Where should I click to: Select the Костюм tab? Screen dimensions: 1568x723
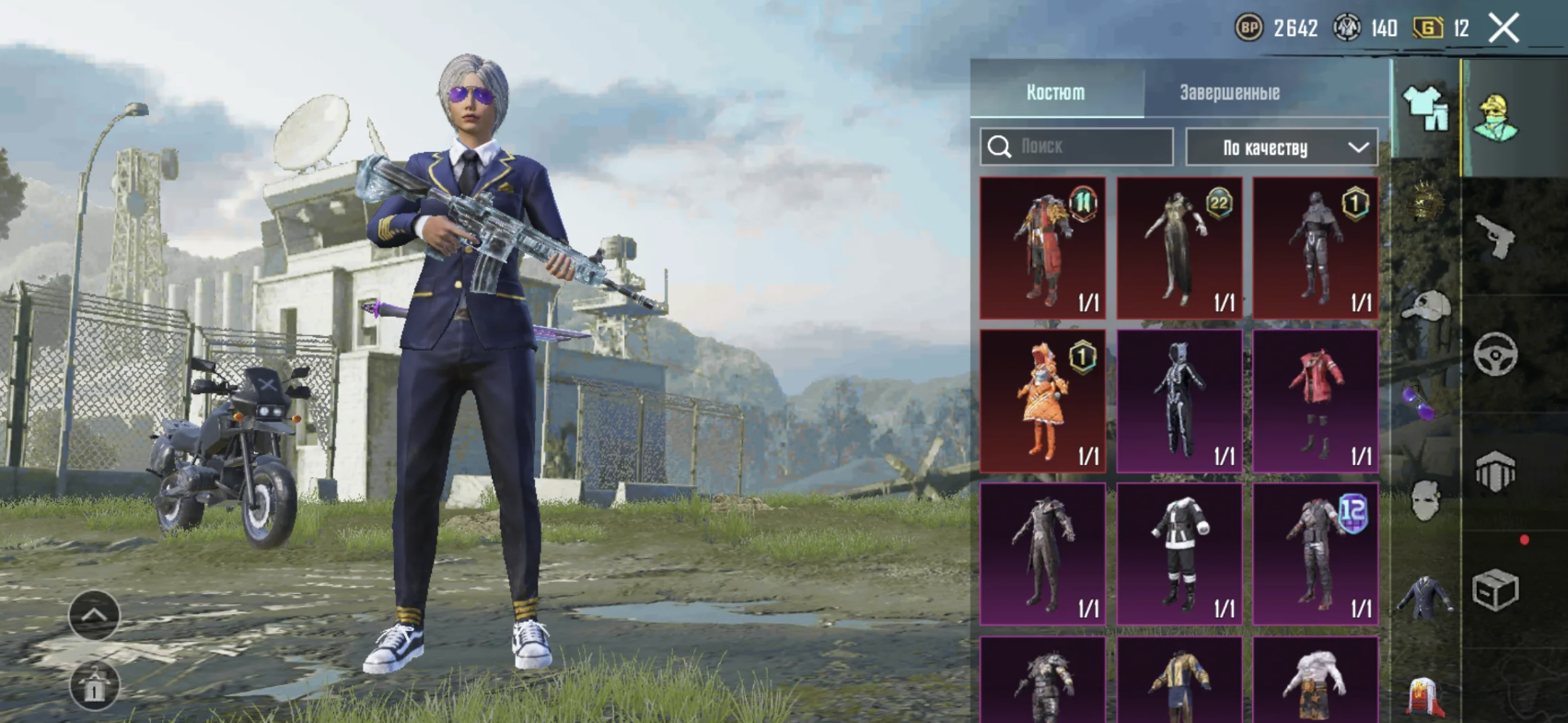click(x=1055, y=93)
